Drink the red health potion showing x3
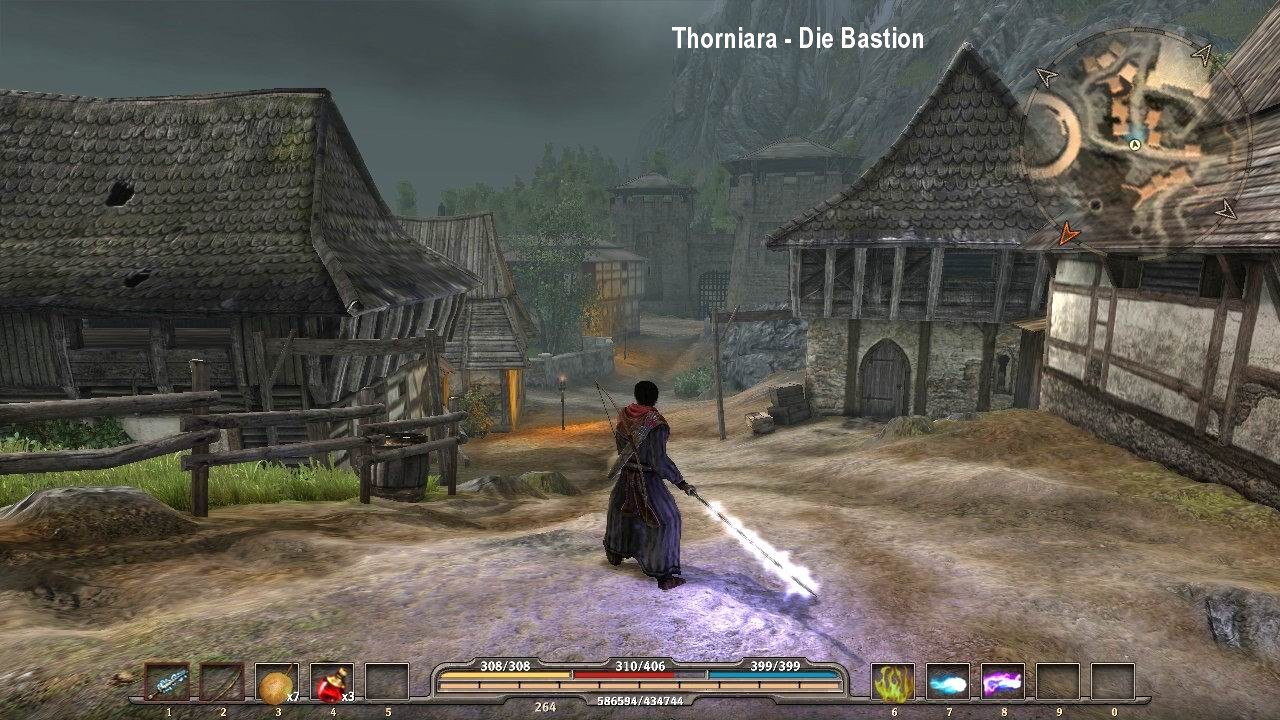This screenshot has height=720, width=1280. point(331,682)
